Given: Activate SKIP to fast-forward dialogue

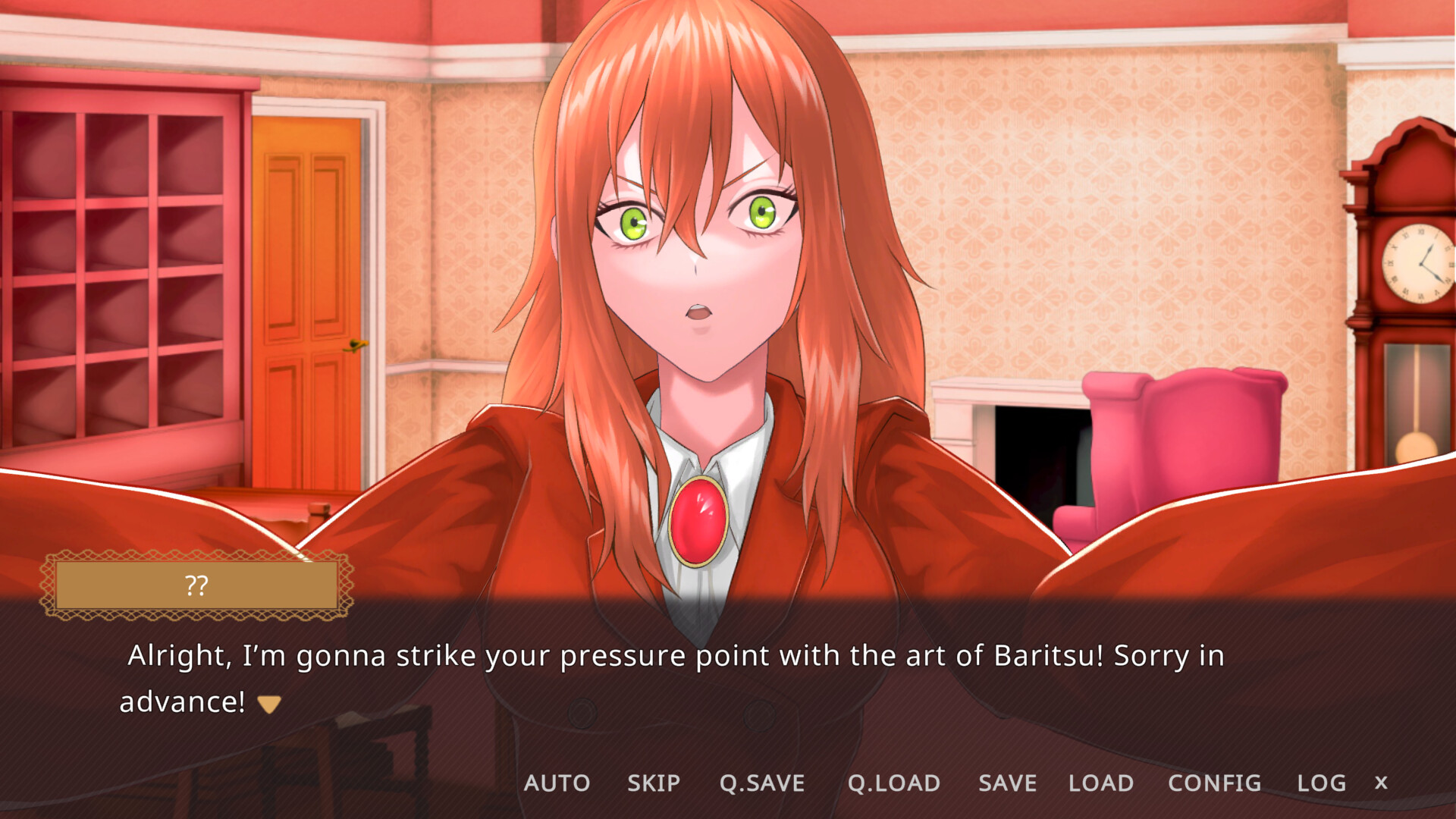Looking at the screenshot, I should coord(654,783).
